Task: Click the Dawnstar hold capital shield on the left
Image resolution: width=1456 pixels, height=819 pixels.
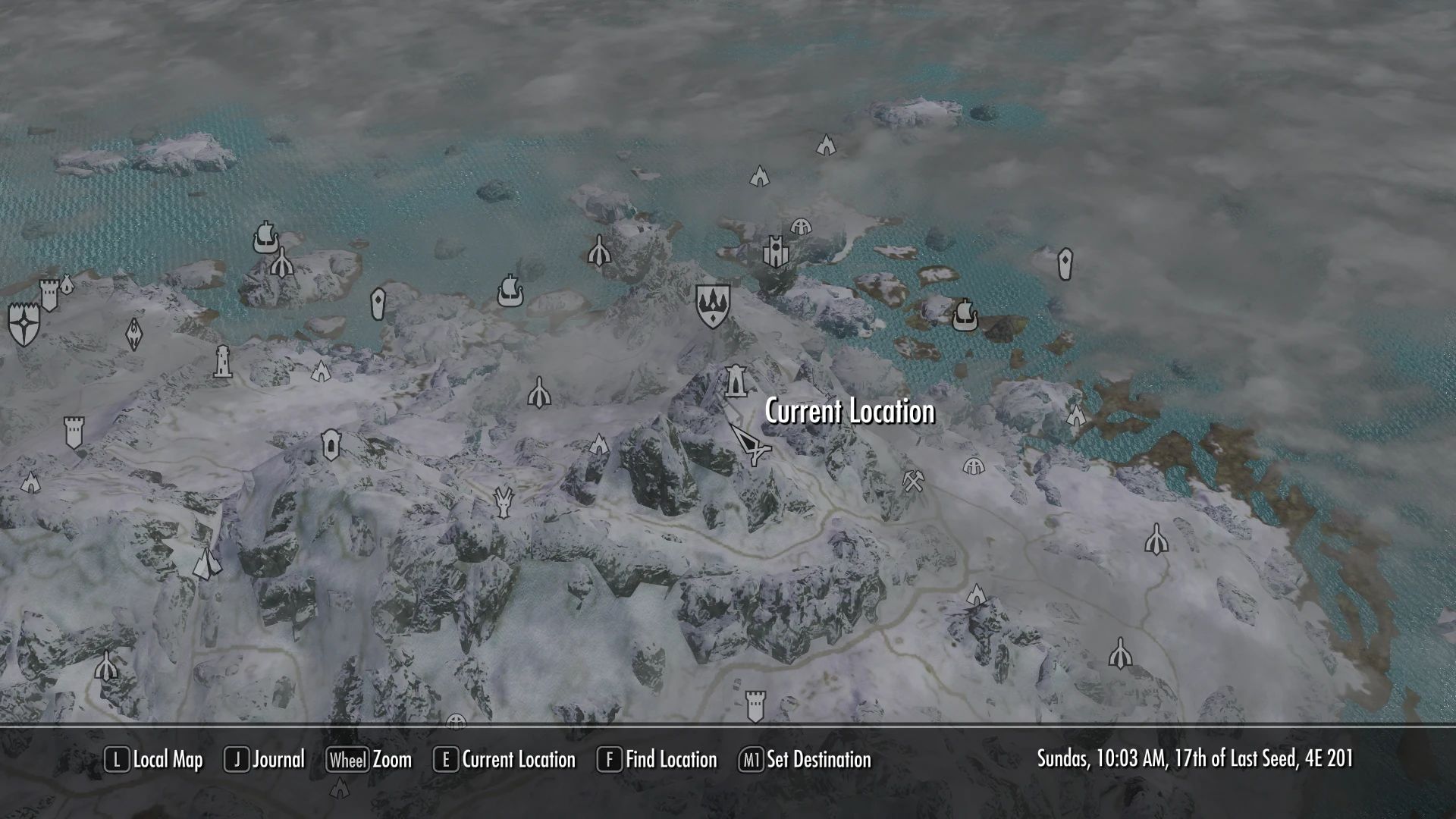Action: (23, 322)
